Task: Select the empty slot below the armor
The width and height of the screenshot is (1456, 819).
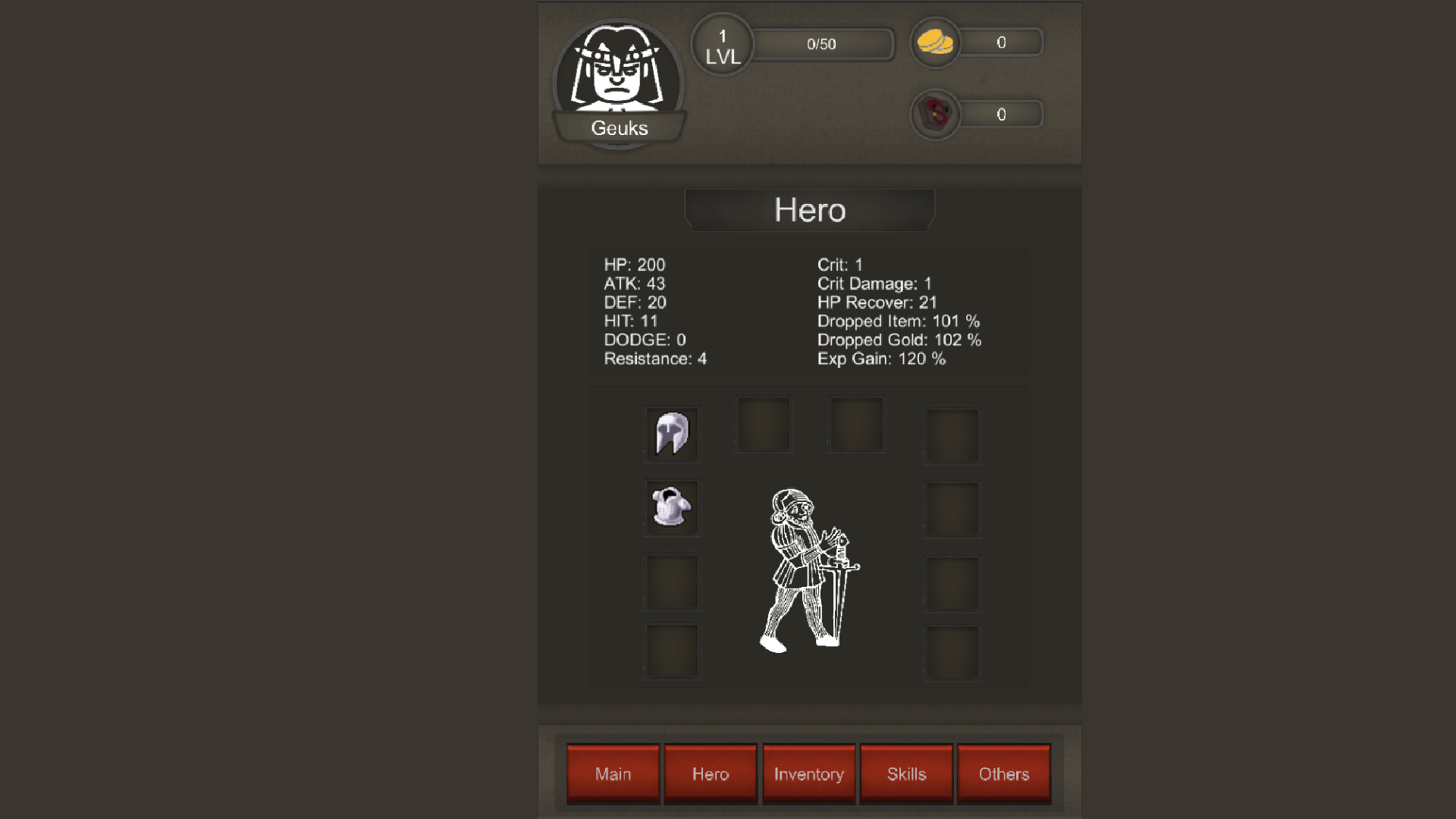Action: (x=672, y=582)
